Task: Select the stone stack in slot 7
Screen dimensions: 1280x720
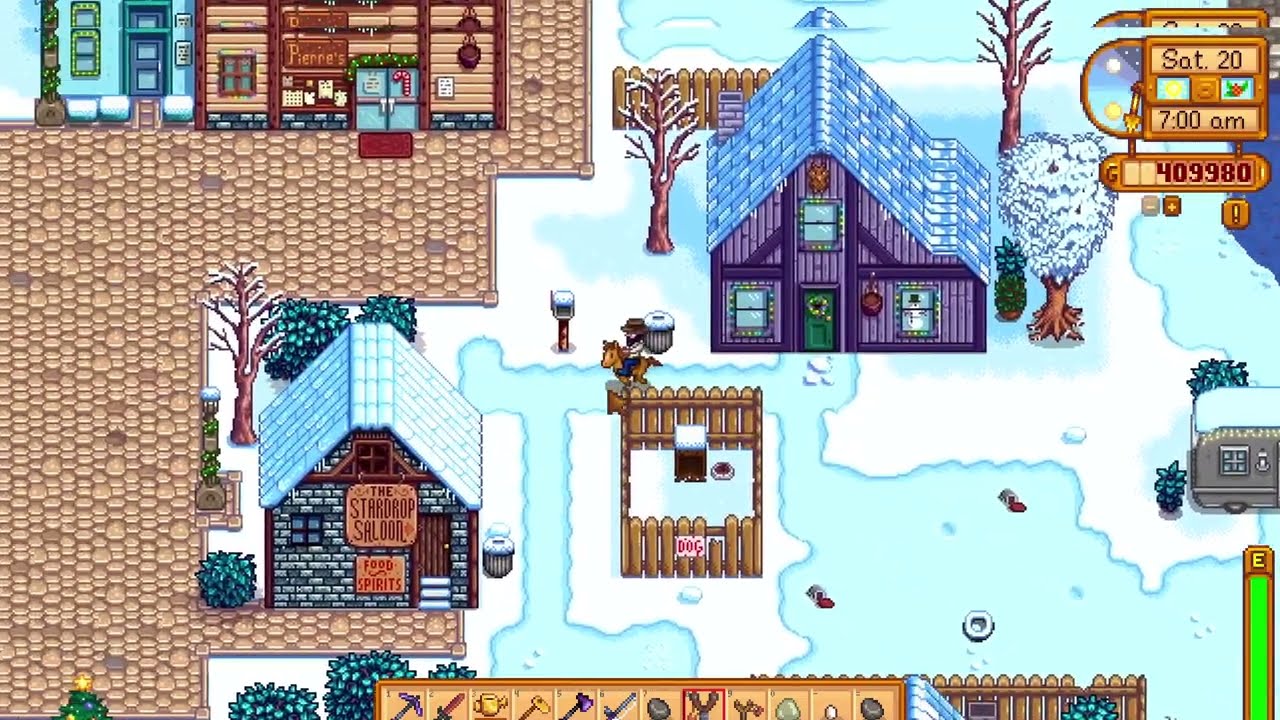Action: coord(664,706)
